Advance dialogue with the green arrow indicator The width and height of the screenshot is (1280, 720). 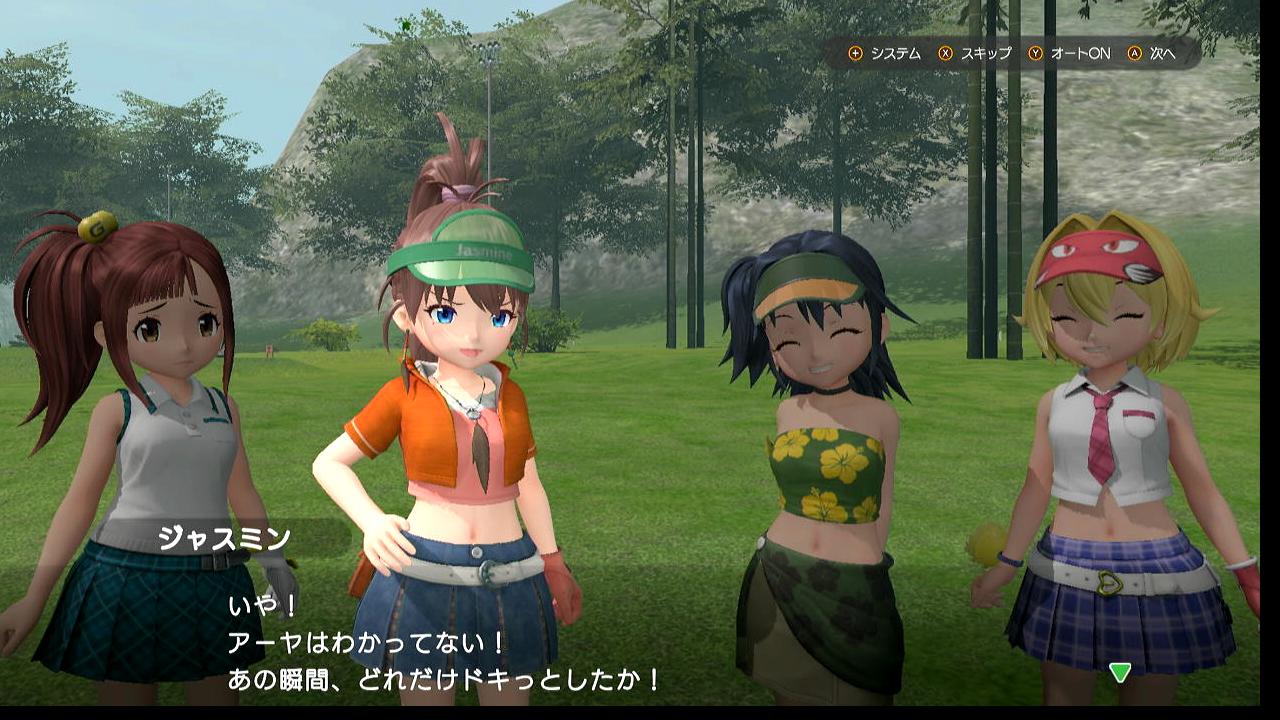[x=1120, y=672]
